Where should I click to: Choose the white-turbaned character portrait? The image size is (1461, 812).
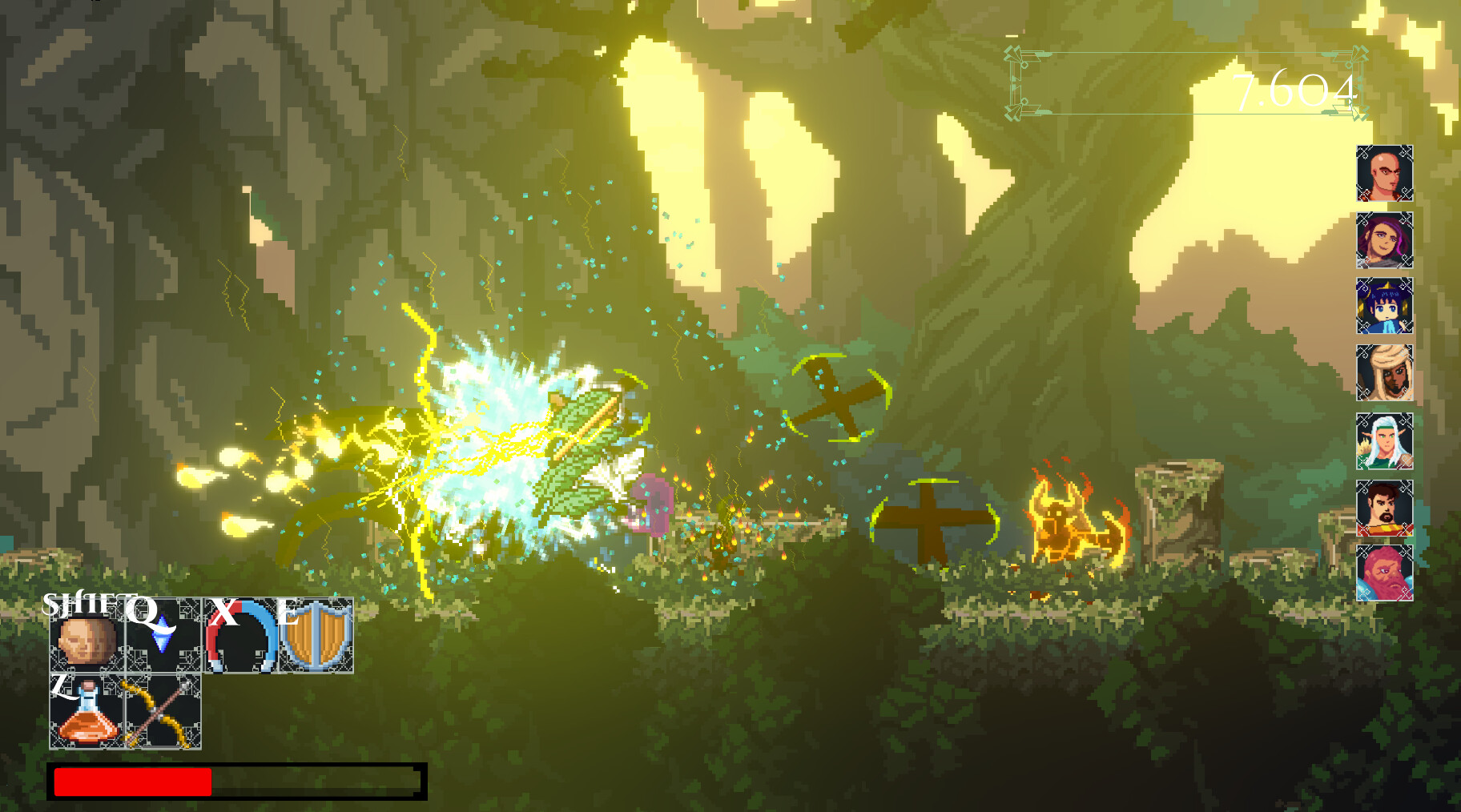click(1383, 374)
